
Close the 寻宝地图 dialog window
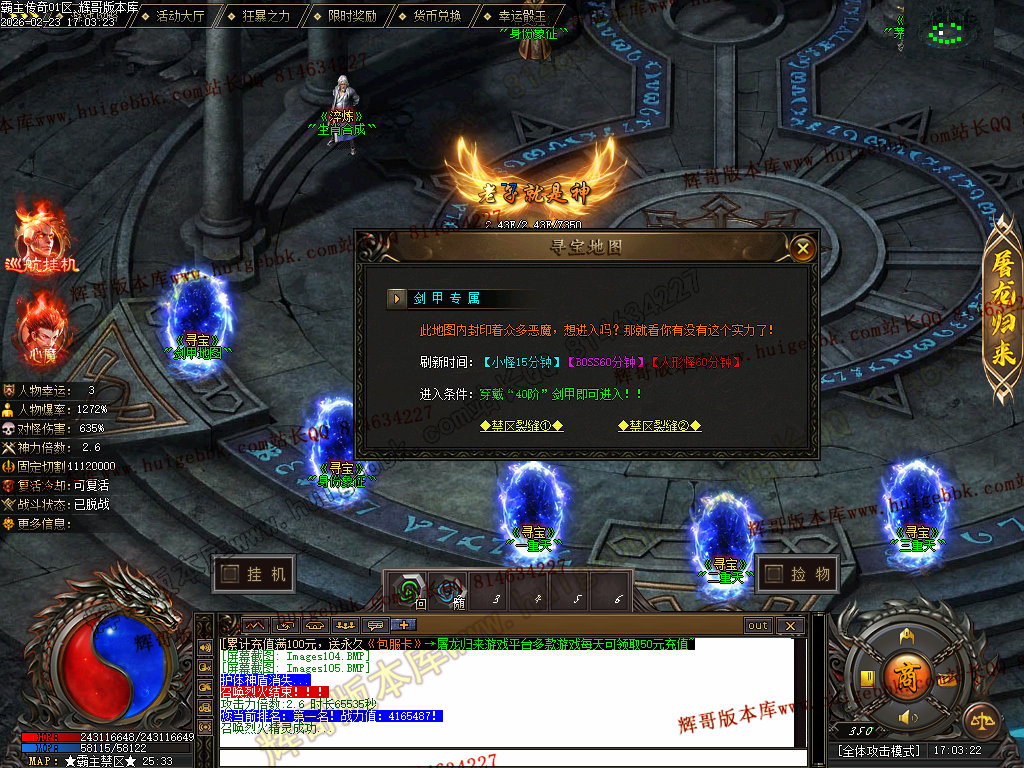coord(802,247)
